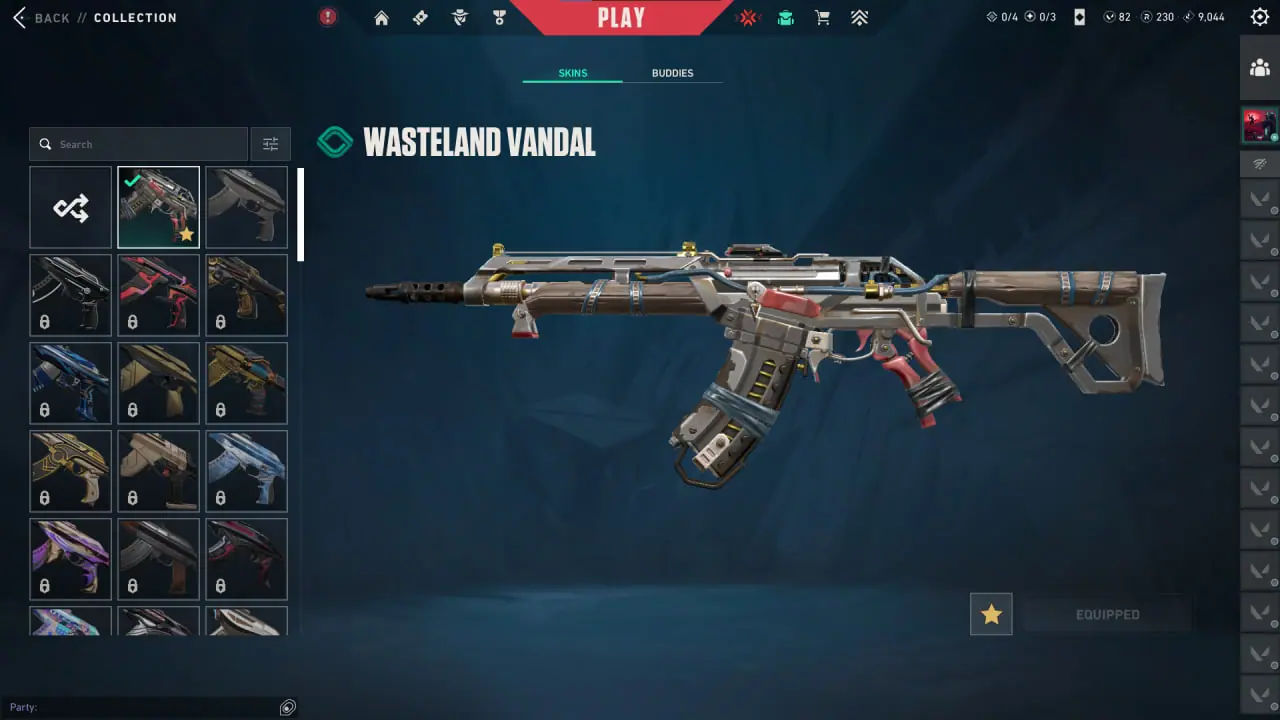Viewport: 1280px width, 720px height.
Task: Open the Esports hub
Action: click(x=748, y=17)
